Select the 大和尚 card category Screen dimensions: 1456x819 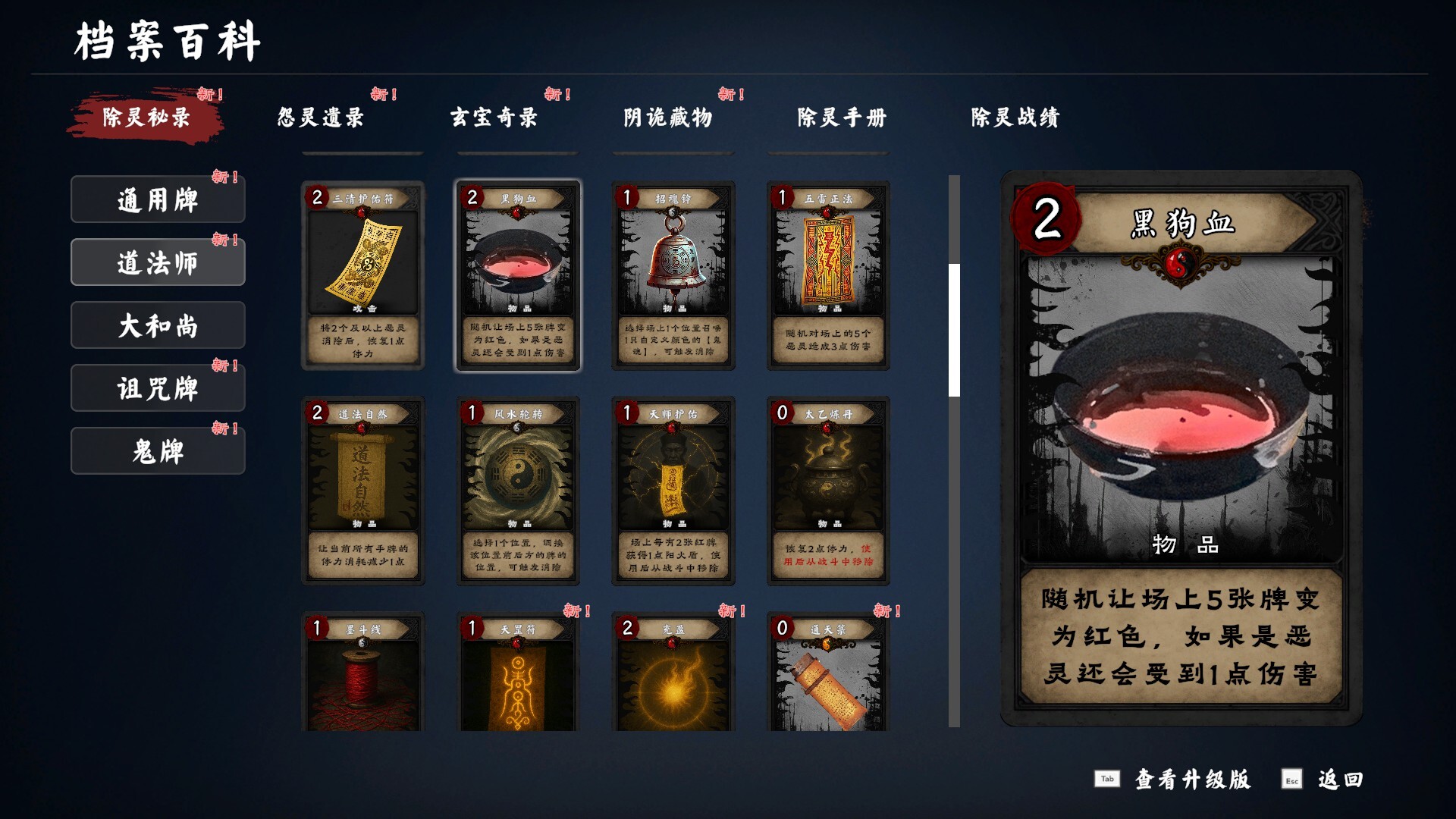click(158, 326)
